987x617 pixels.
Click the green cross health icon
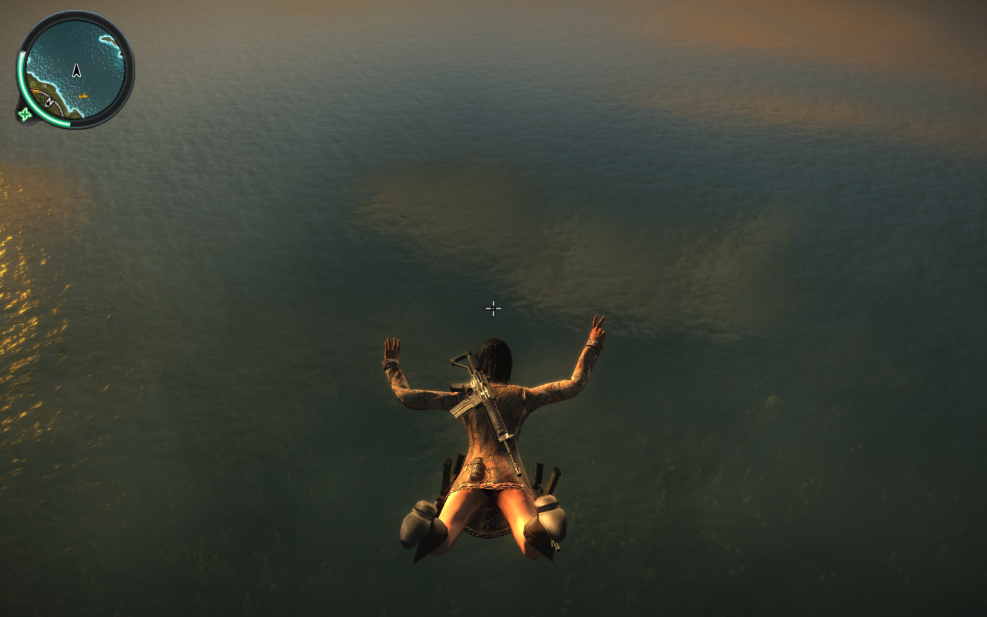[x=24, y=114]
